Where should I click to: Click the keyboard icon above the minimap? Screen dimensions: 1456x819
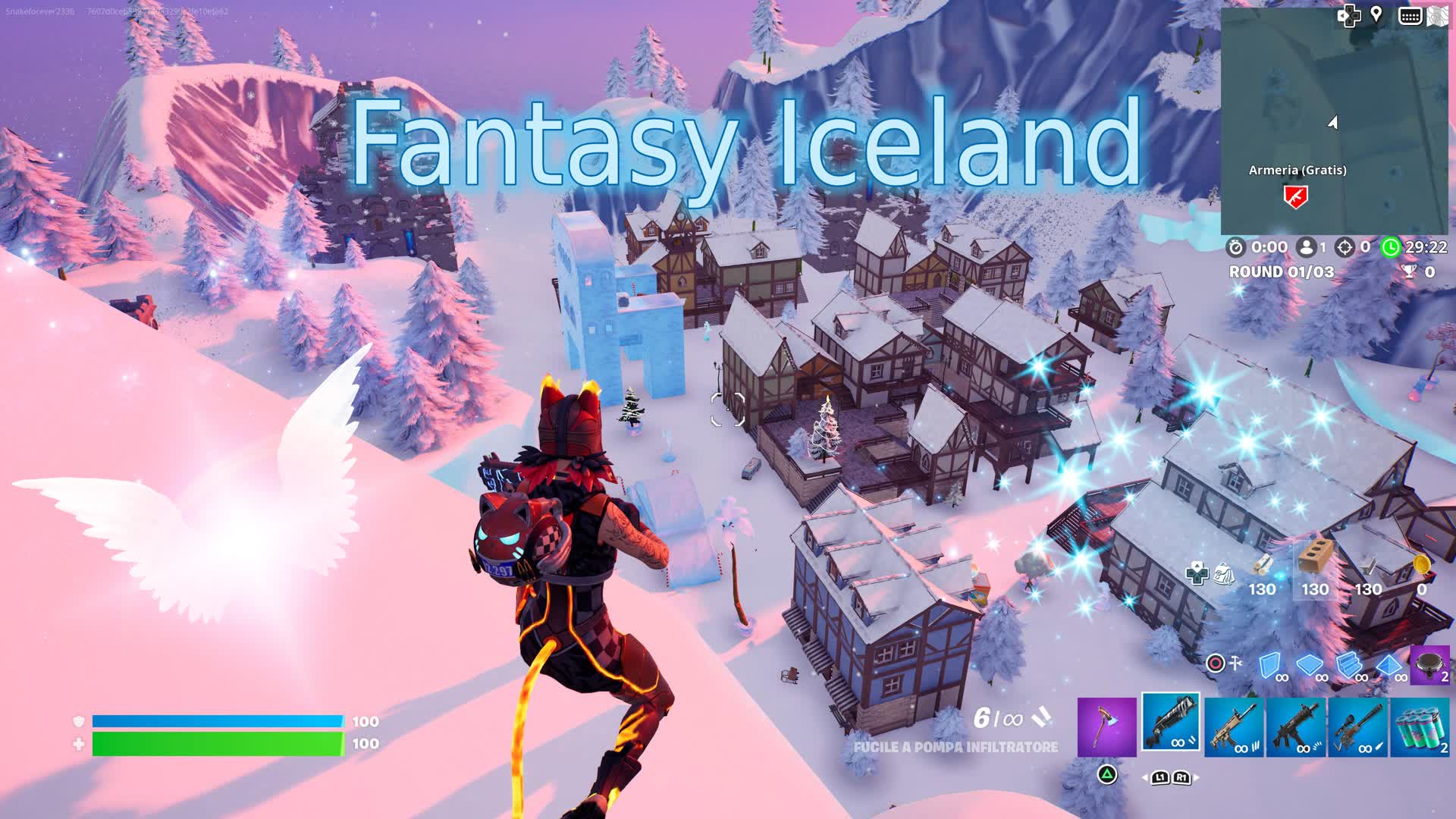tap(1410, 14)
